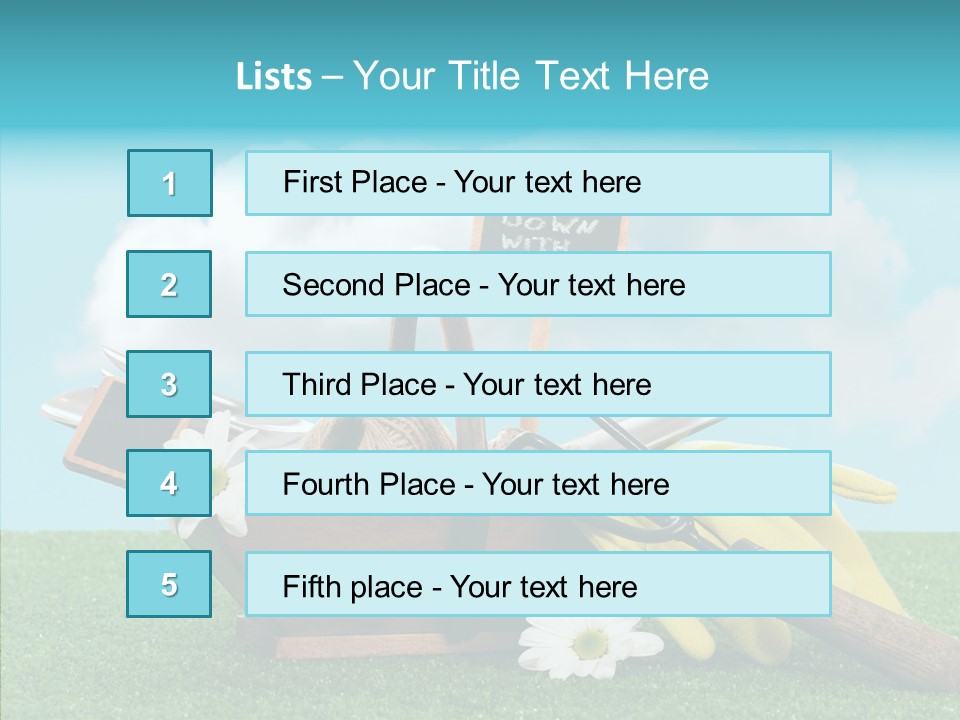Pick the Fourth Place text row
This screenshot has width=960, height=720.
538,484
